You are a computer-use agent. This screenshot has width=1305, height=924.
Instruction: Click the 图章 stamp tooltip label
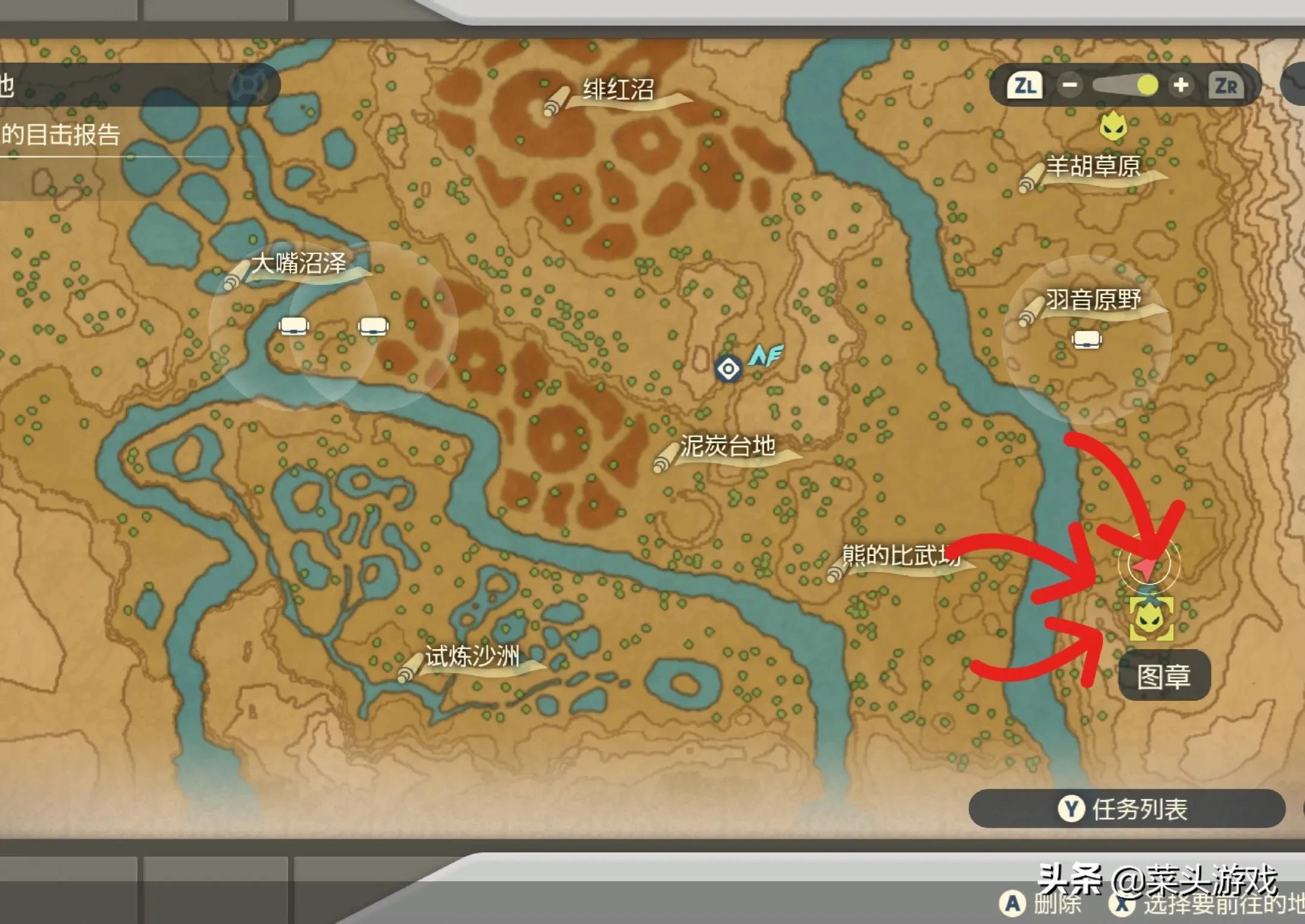pos(1164,676)
